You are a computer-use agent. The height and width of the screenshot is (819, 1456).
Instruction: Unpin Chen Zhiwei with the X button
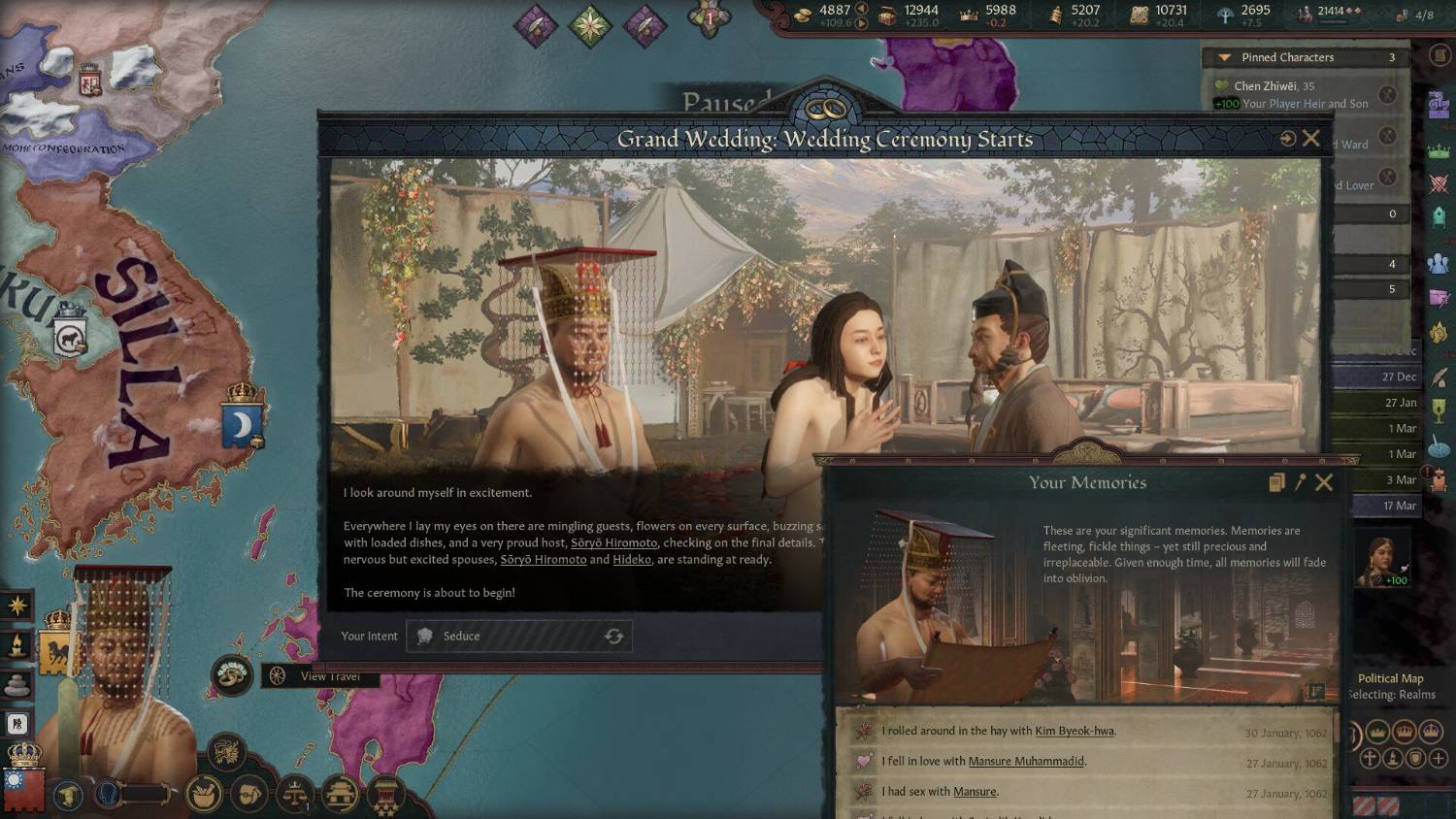coord(1388,94)
